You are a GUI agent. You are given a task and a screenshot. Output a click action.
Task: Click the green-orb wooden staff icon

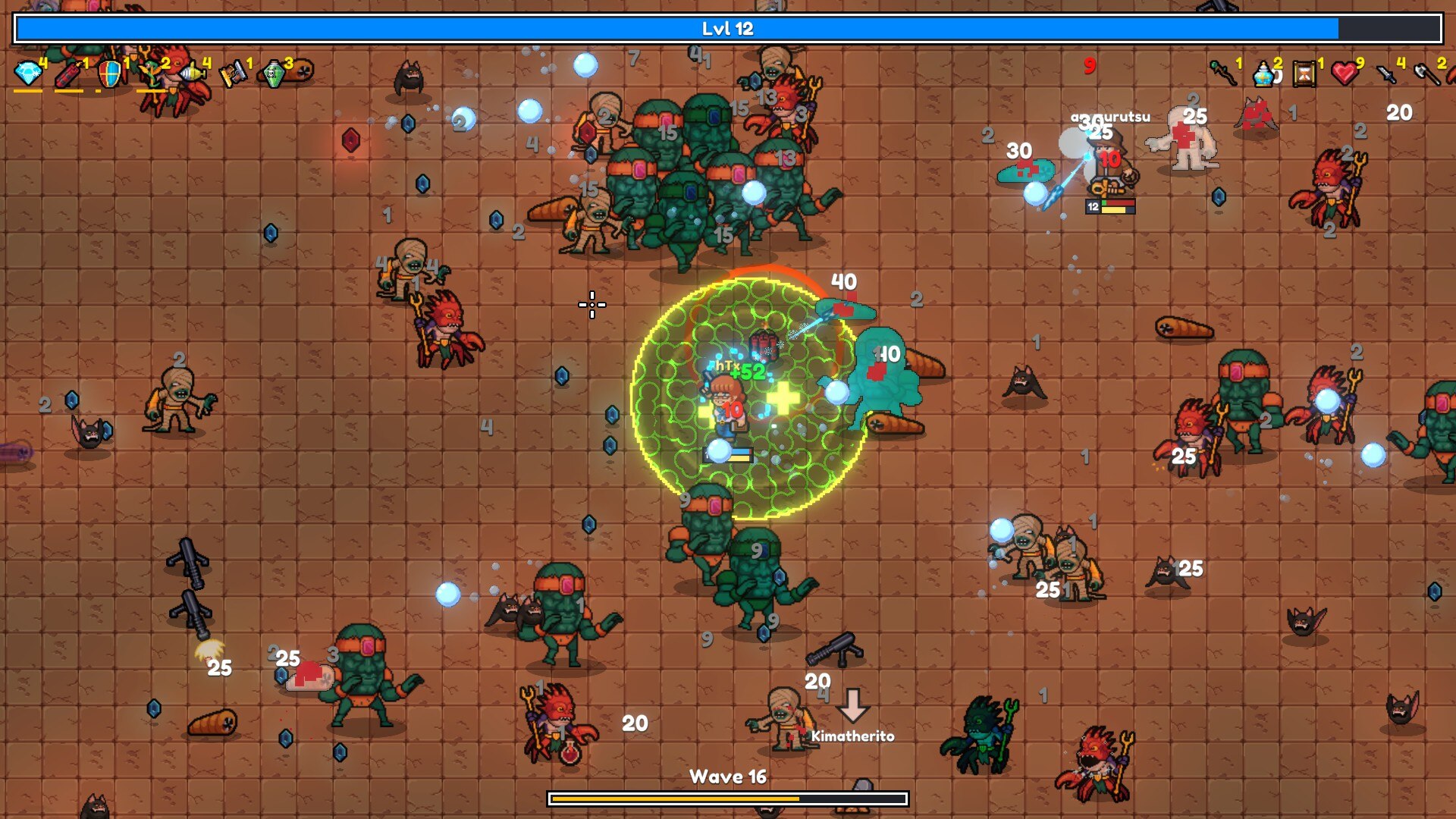[1222, 73]
